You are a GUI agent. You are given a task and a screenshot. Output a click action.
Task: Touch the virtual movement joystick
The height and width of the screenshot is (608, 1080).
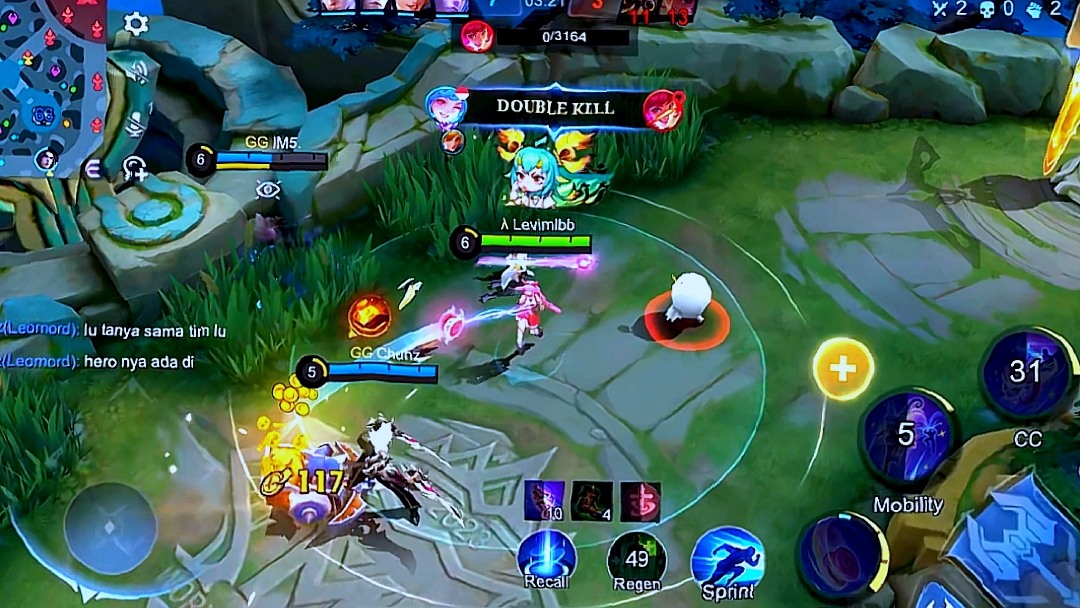[x=110, y=528]
